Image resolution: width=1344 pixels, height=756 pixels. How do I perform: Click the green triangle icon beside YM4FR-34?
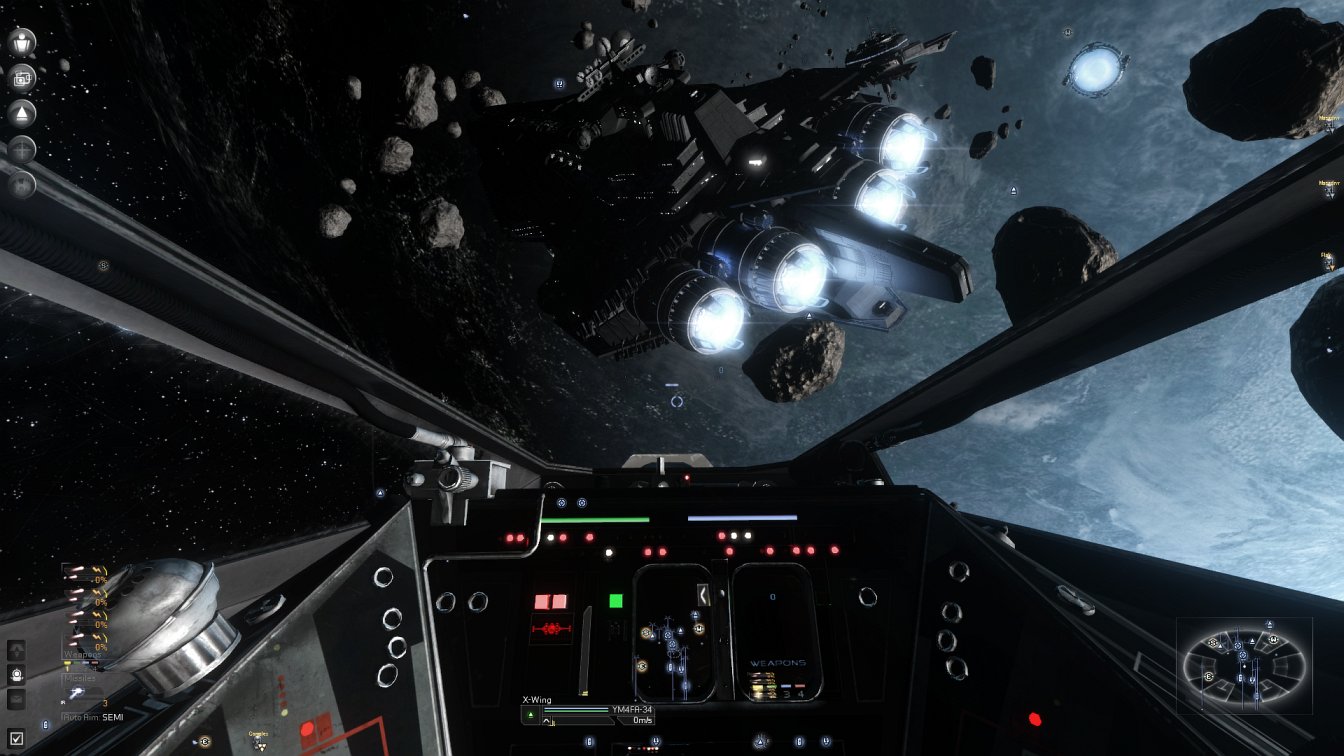pyautogui.click(x=531, y=715)
